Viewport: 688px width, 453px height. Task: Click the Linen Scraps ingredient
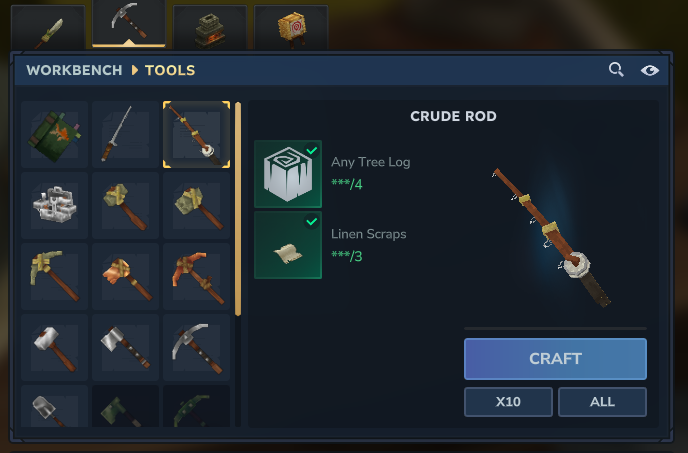288,245
